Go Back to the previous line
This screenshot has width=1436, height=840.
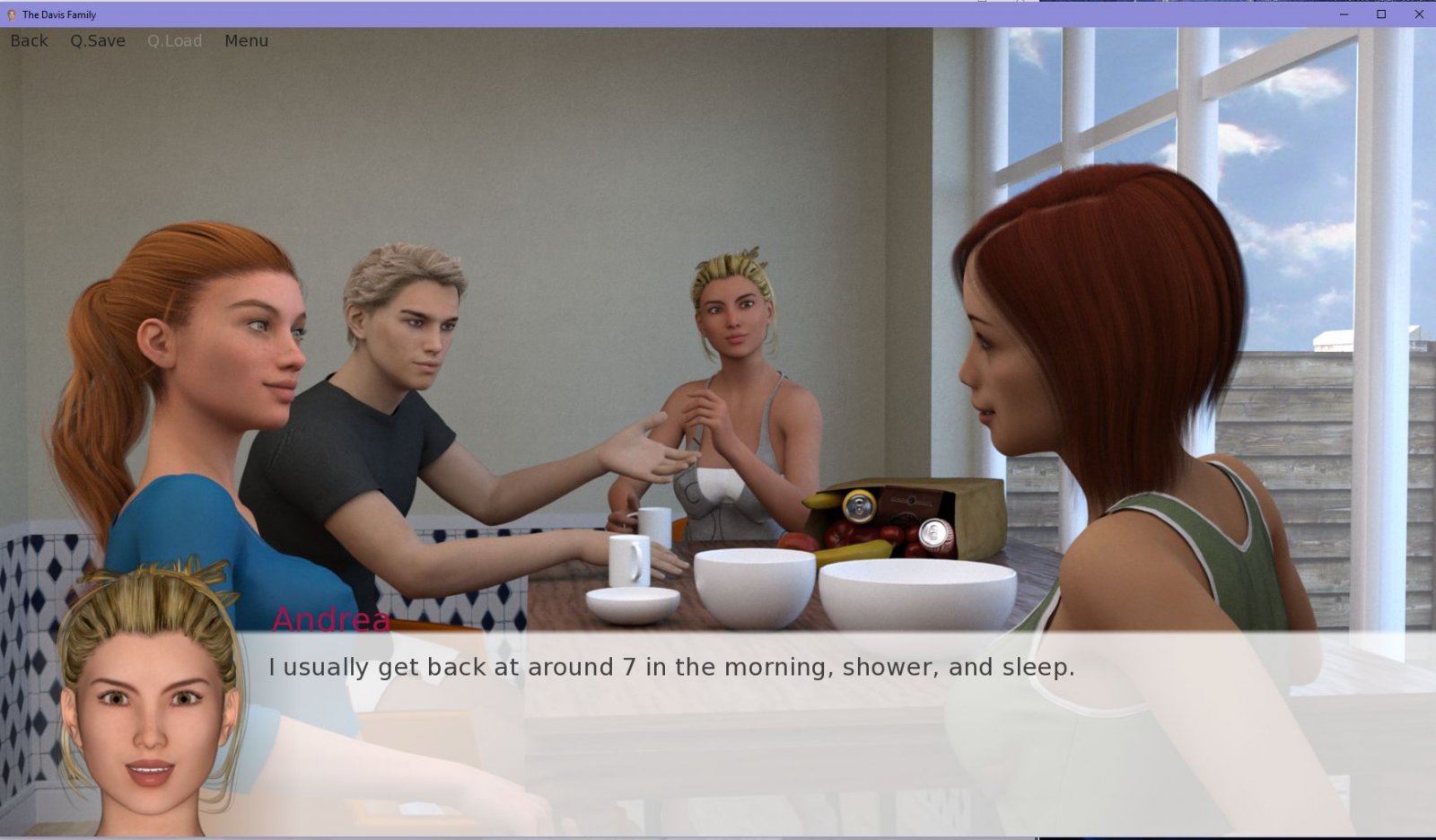click(x=29, y=40)
